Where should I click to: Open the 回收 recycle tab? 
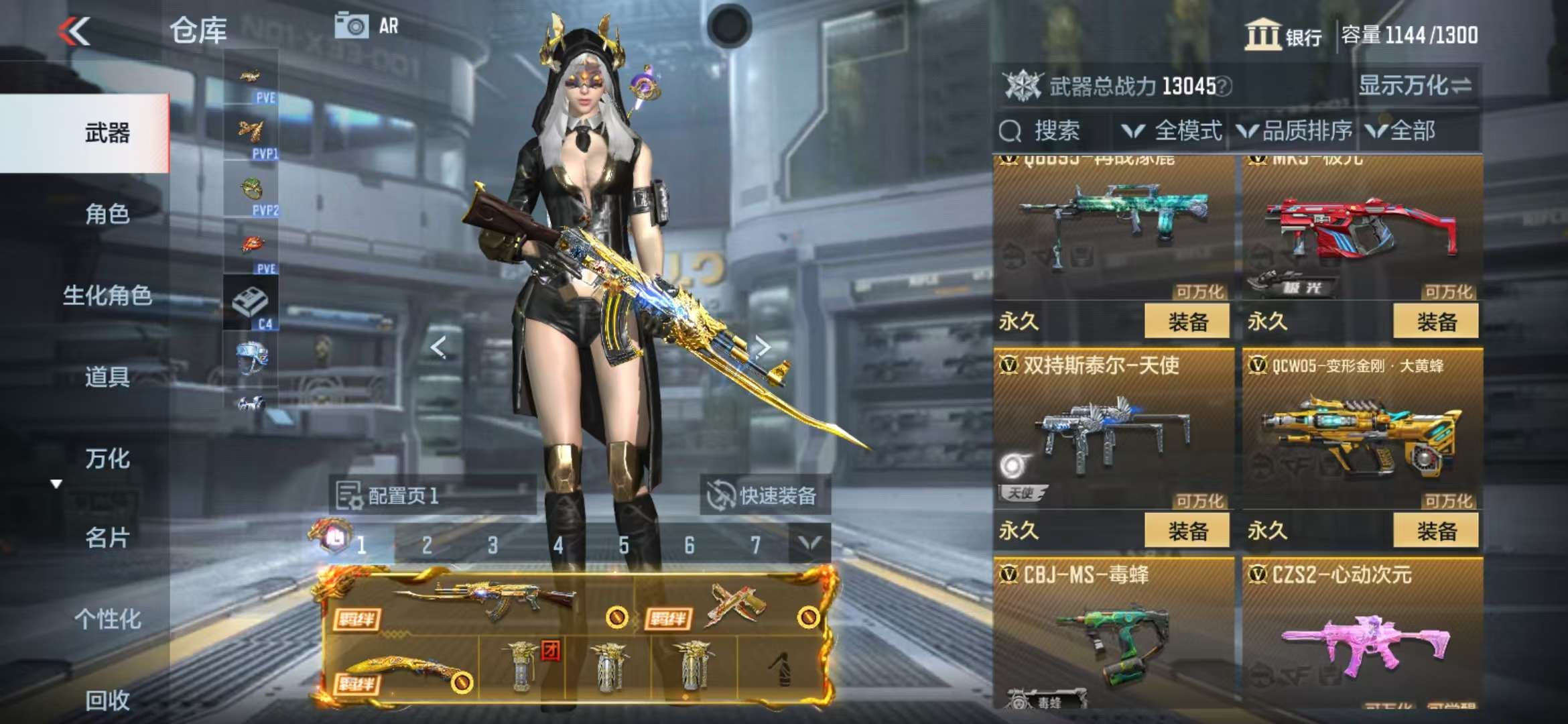click(107, 701)
